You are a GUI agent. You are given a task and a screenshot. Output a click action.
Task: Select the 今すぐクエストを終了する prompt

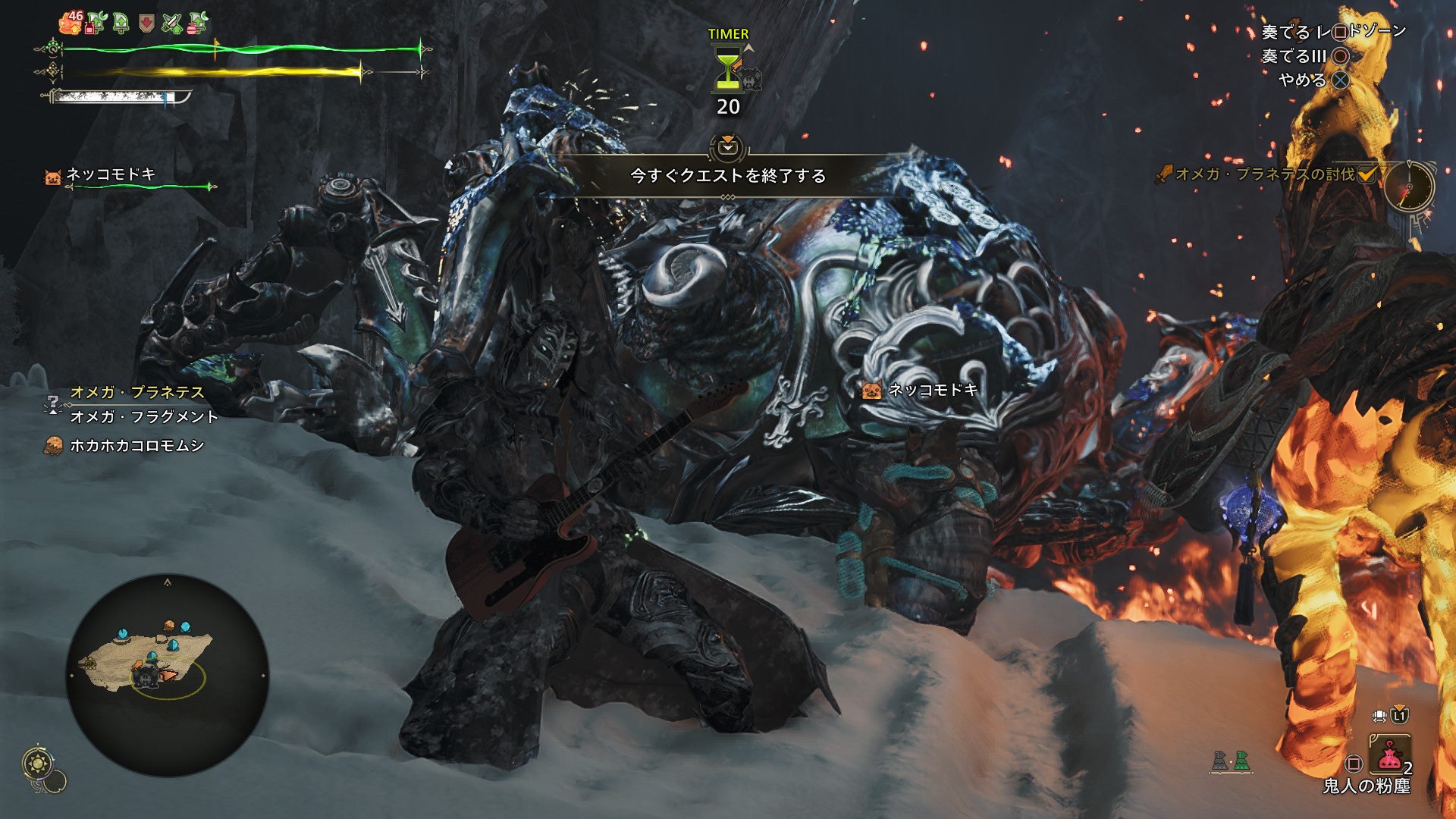(x=728, y=176)
